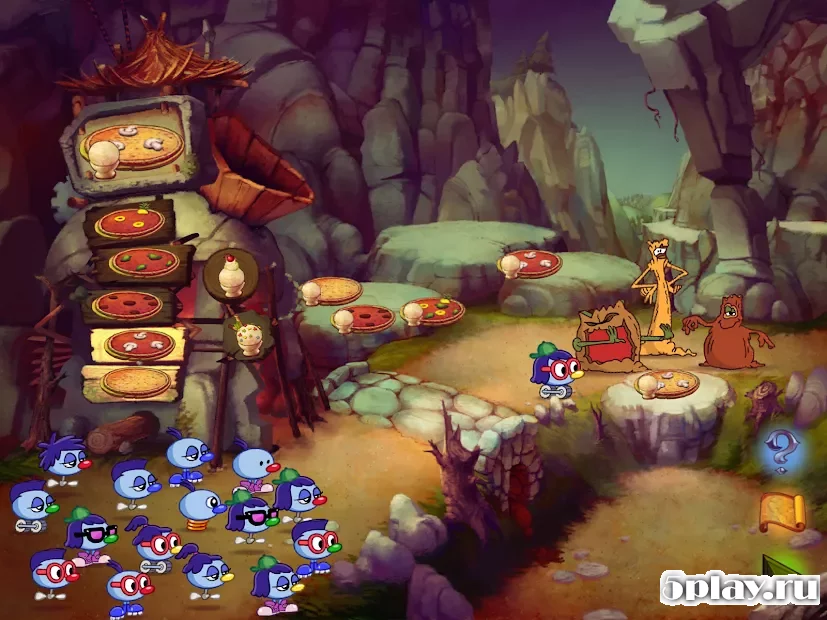Screen dimensions: 827x620
Task: Pick the pepperoni pizza topping board
Action: (x=126, y=304)
